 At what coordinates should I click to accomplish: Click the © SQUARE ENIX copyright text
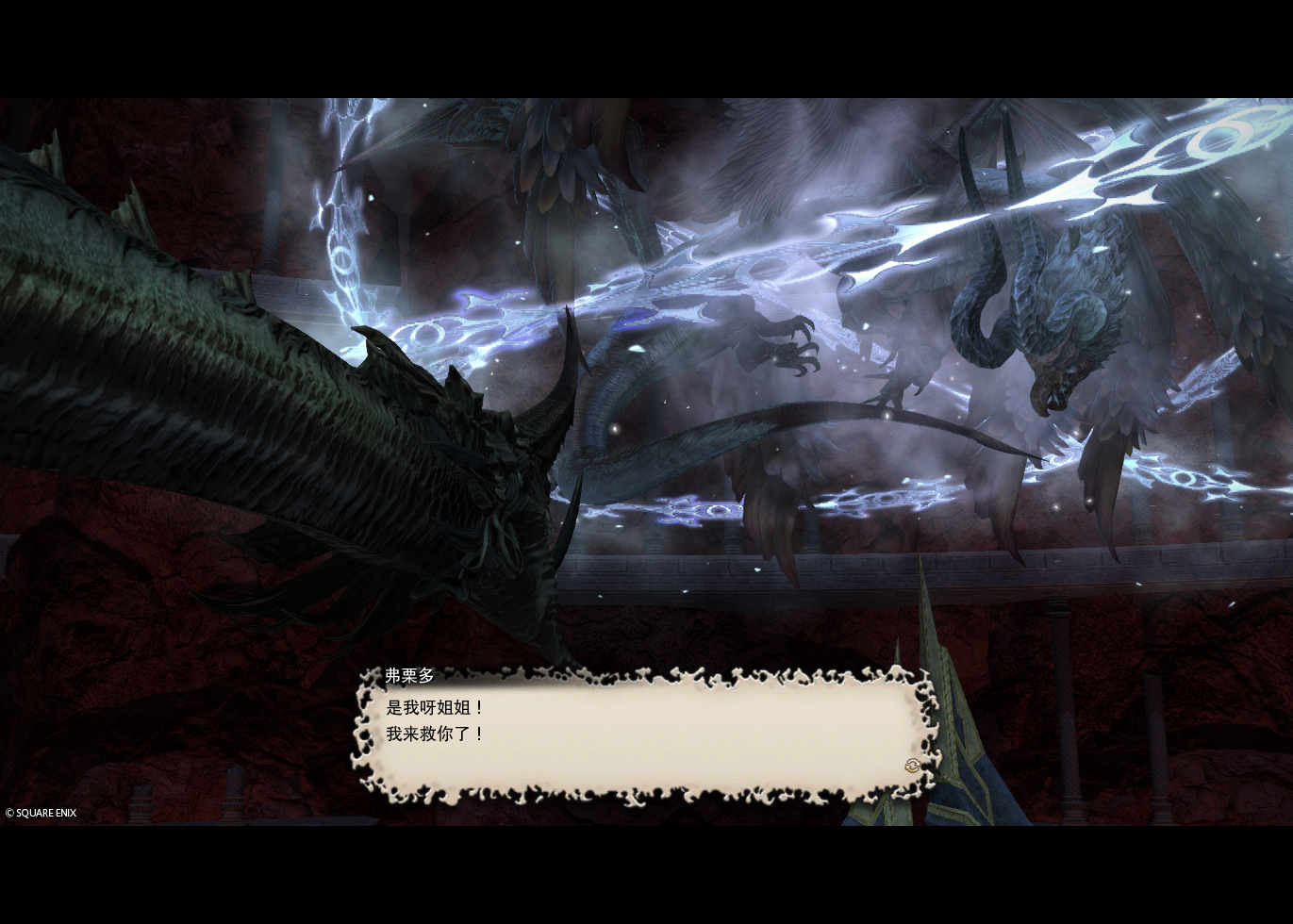(41, 812)
